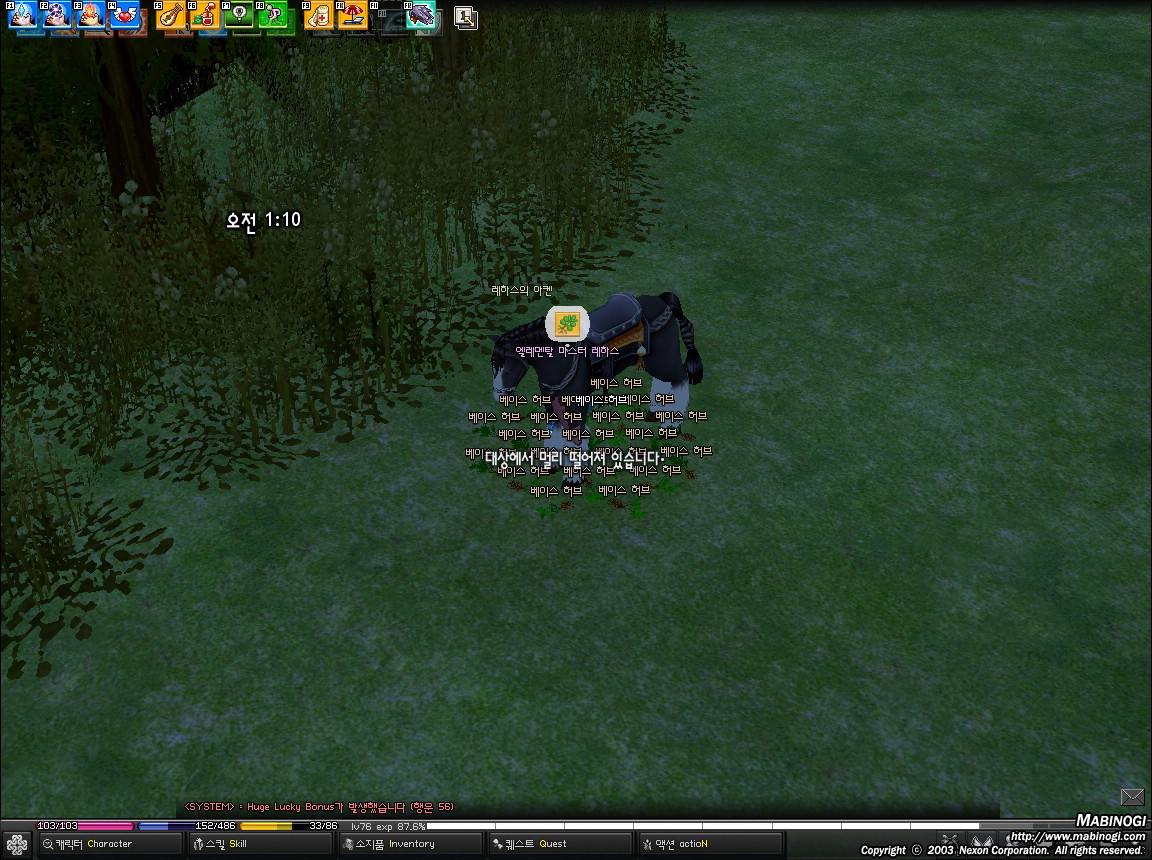Select the grey winged creature hotkey slot
Screen dimensions: 1152x860
coord(420,15)
